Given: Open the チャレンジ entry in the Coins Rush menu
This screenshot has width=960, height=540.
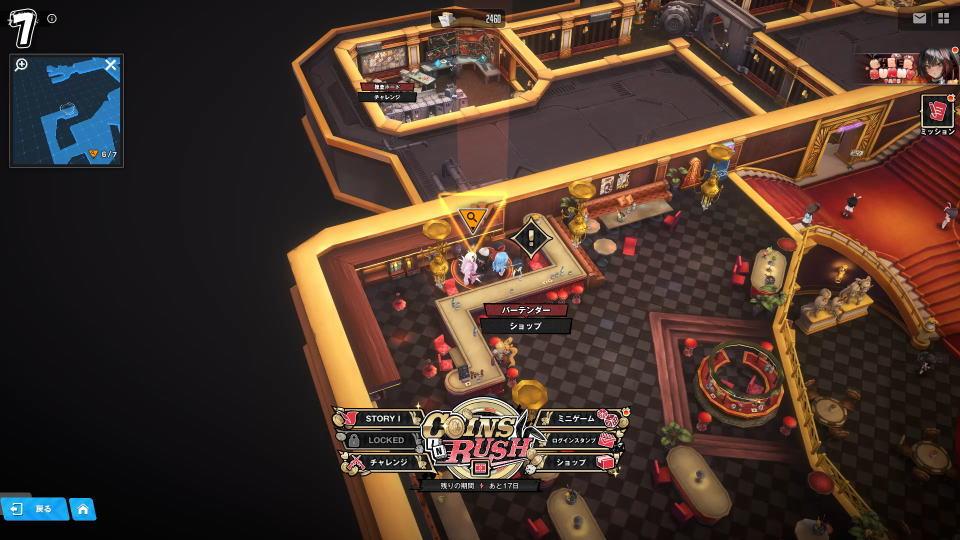Looking at the screenshot, I should [x=386, y=462].
